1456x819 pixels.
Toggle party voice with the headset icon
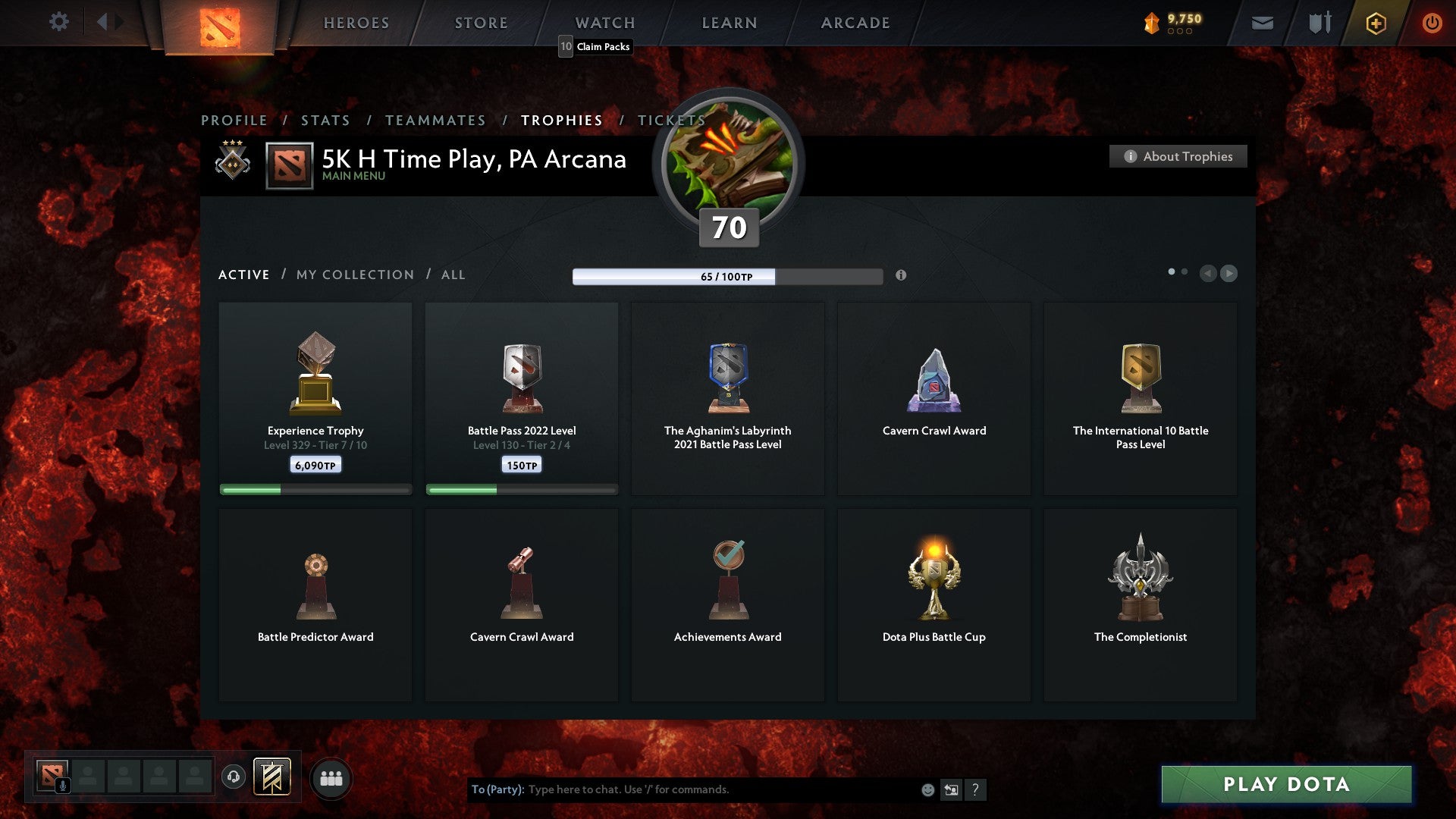click(233, 777)
